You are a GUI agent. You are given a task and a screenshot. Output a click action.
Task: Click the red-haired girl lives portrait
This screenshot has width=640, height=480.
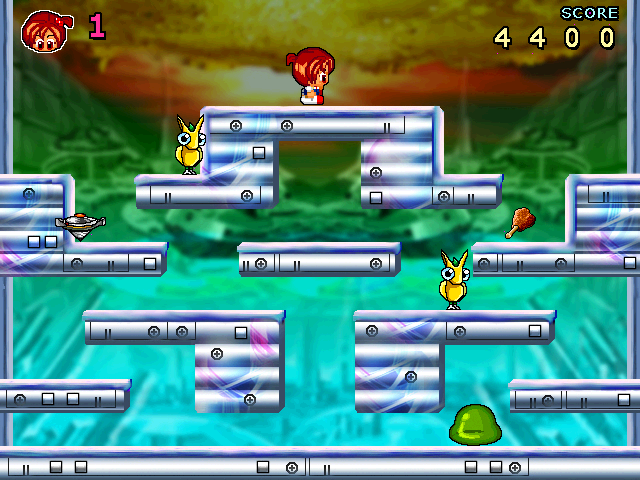(x=43, y=30)
